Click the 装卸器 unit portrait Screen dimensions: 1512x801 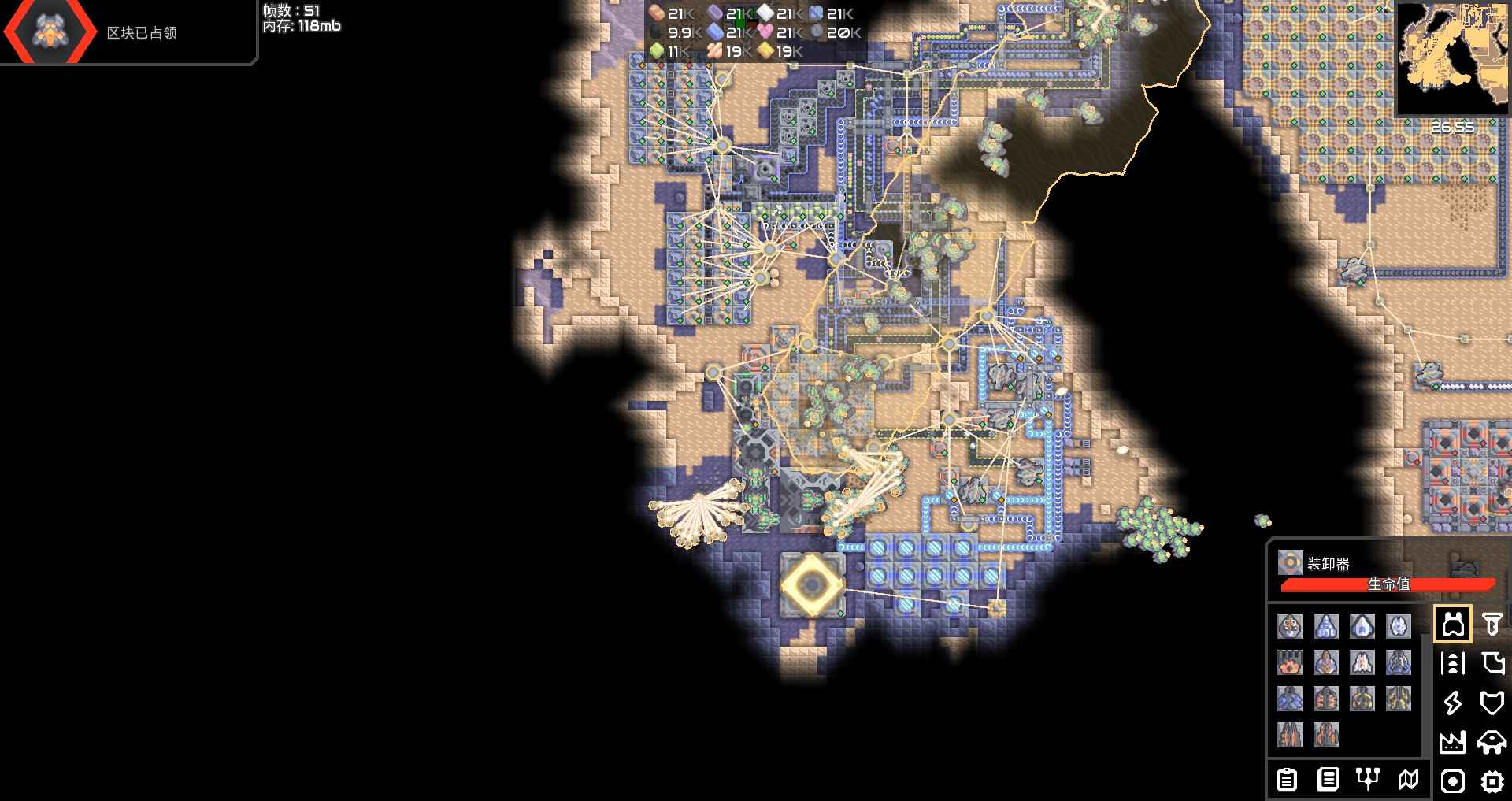pos(1289,563)
